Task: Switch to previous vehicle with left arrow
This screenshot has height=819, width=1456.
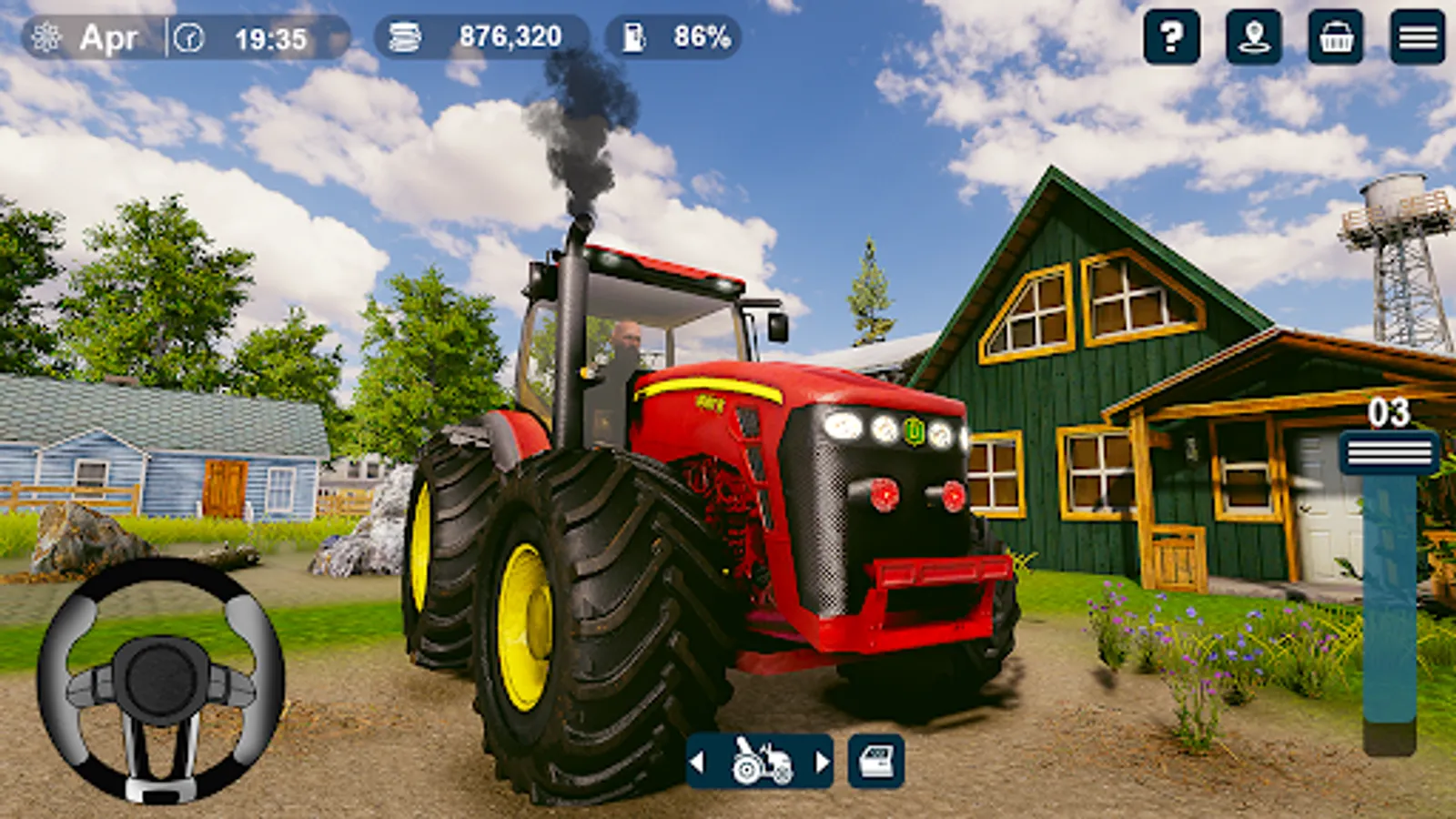Action: (698, 761)
